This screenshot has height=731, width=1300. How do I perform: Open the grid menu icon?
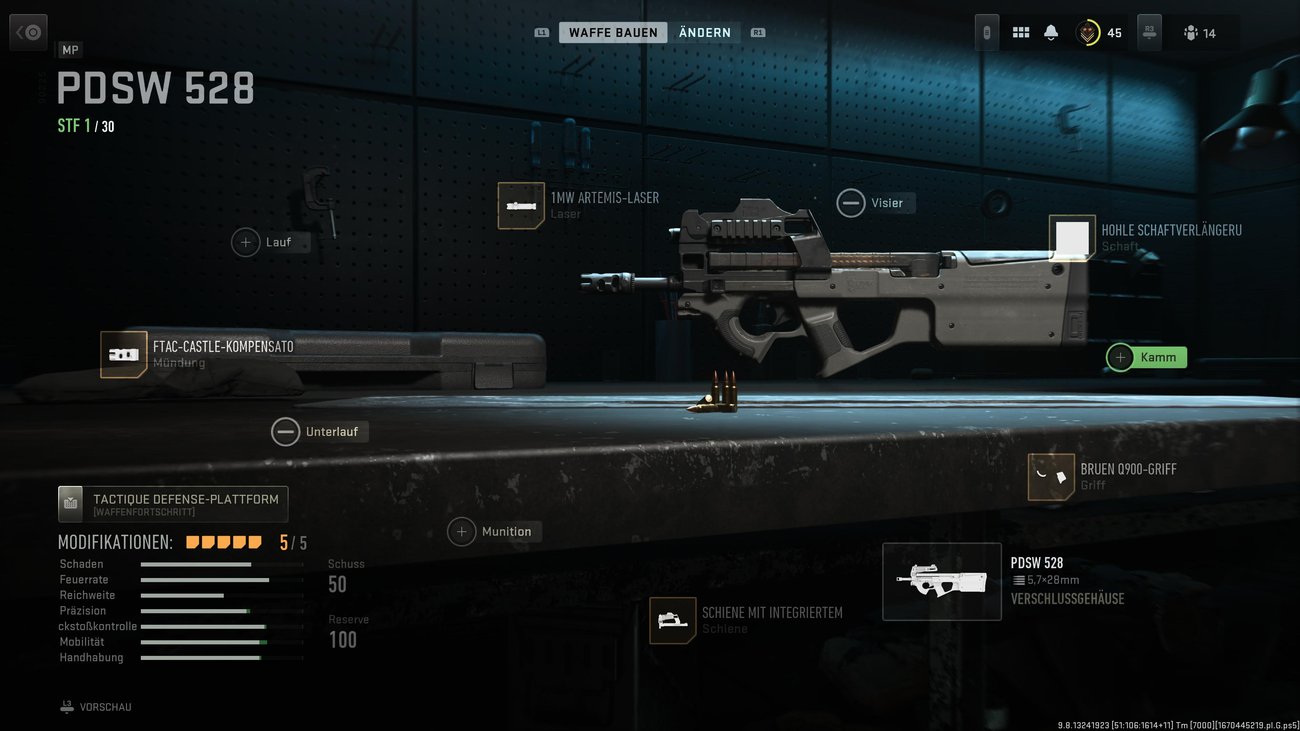1021,33
